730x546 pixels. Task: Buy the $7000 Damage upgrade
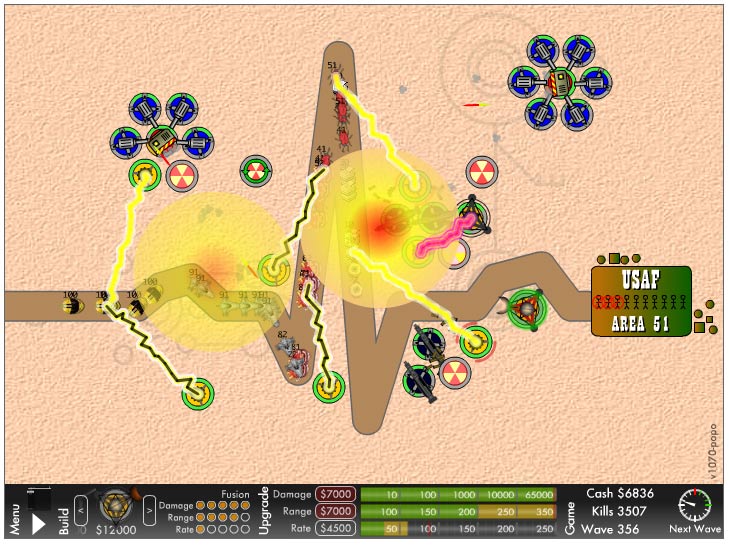[336, 494]
